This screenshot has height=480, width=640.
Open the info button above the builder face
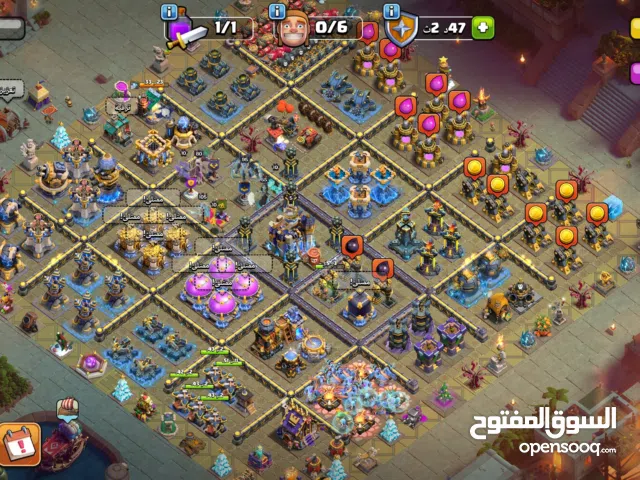[277, 11]
